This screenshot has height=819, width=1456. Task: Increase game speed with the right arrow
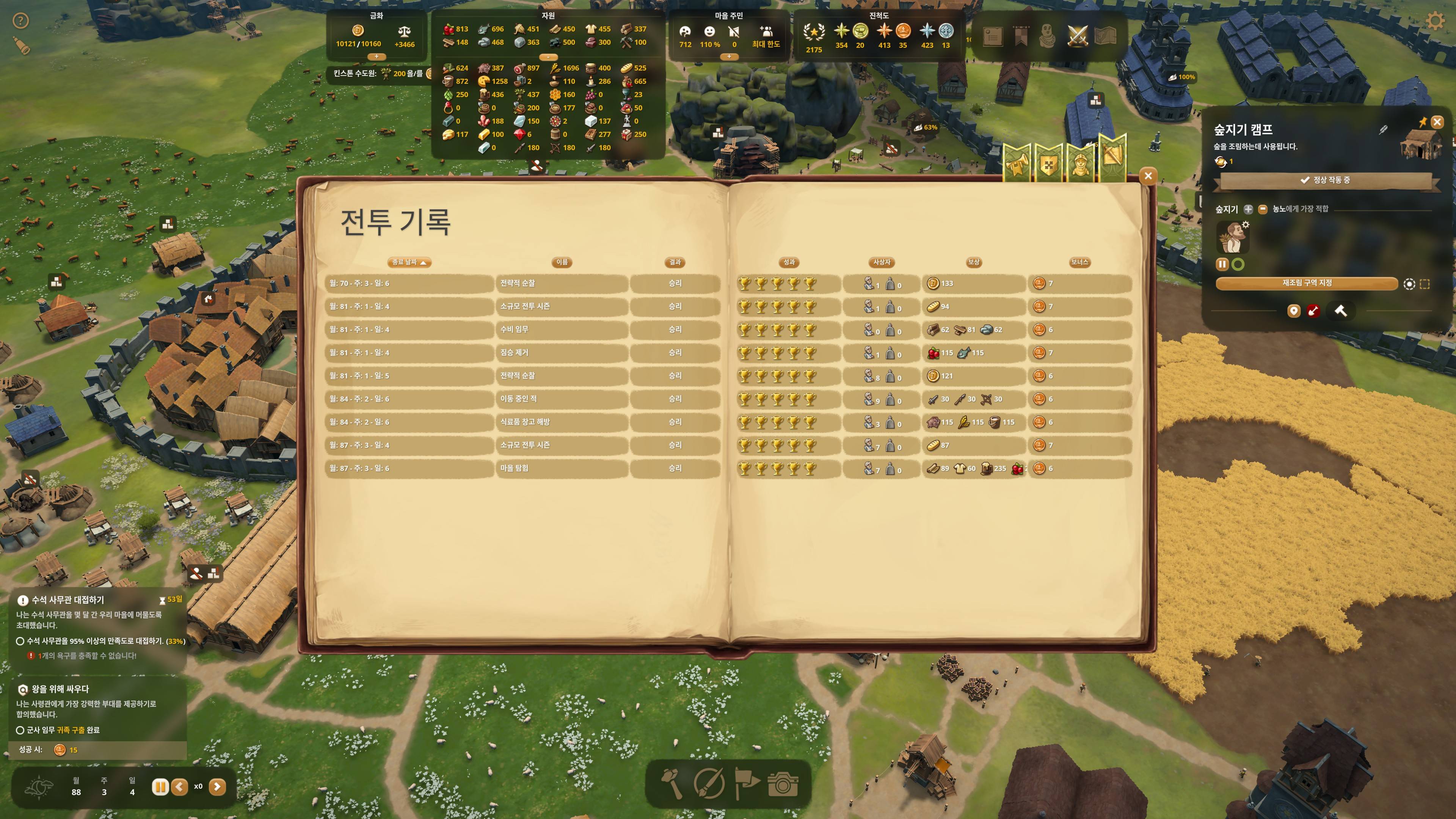tap(218, 787)
